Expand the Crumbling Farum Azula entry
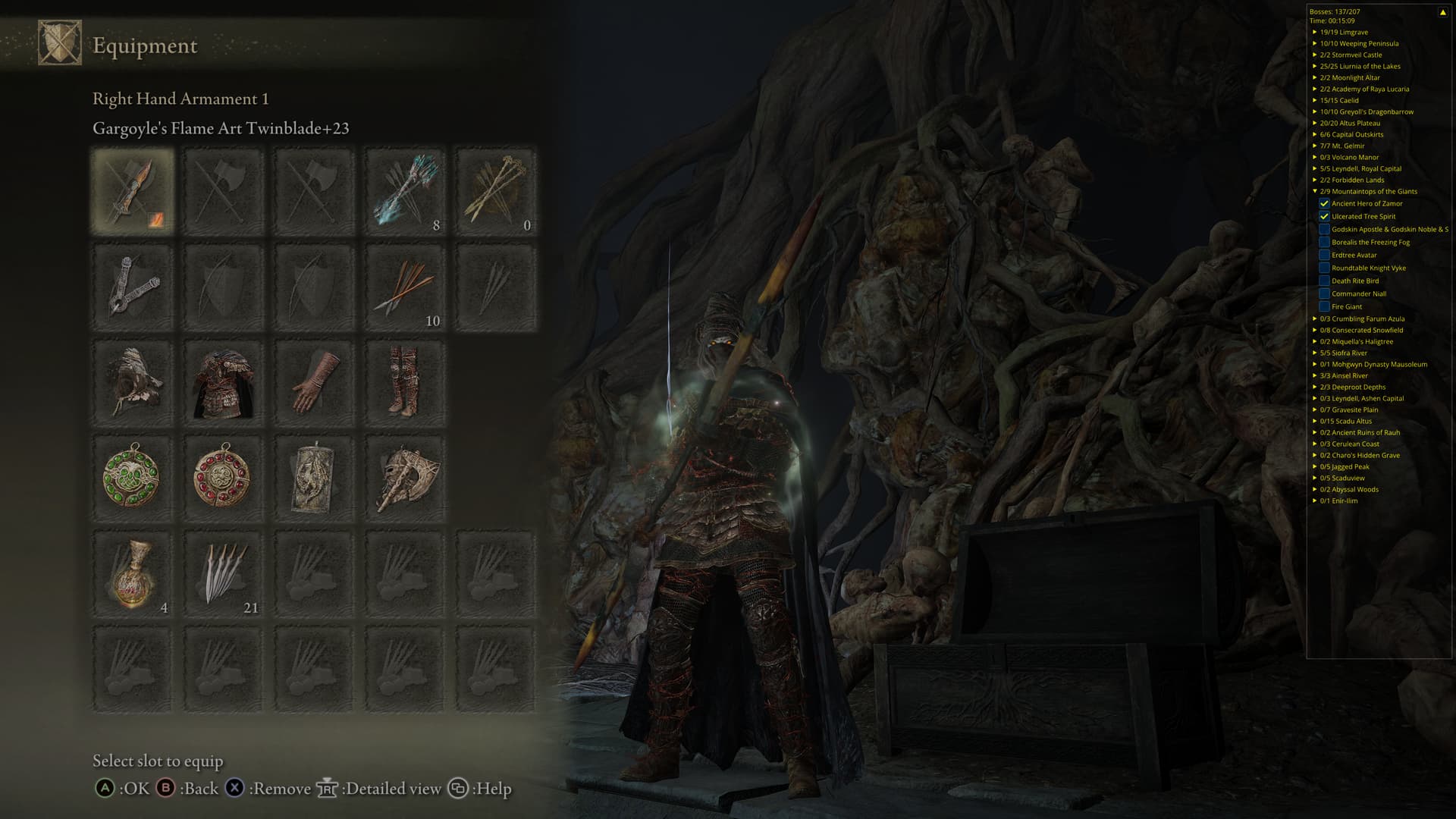 1315,318
